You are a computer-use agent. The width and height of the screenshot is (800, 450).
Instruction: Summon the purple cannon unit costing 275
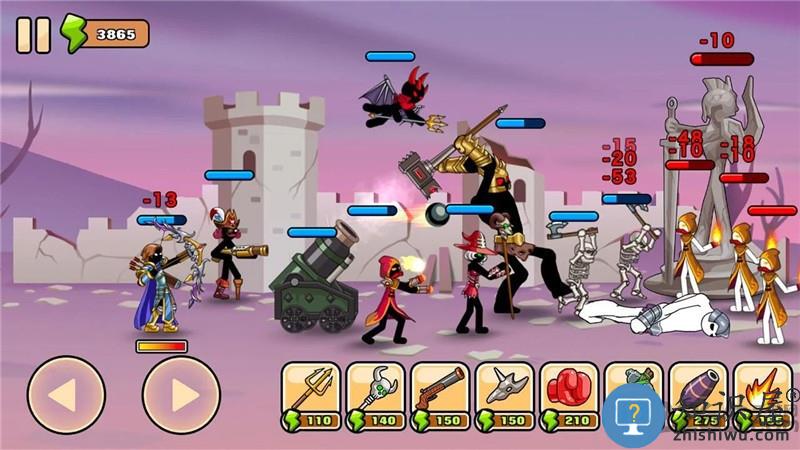click(x=697, y=390)
